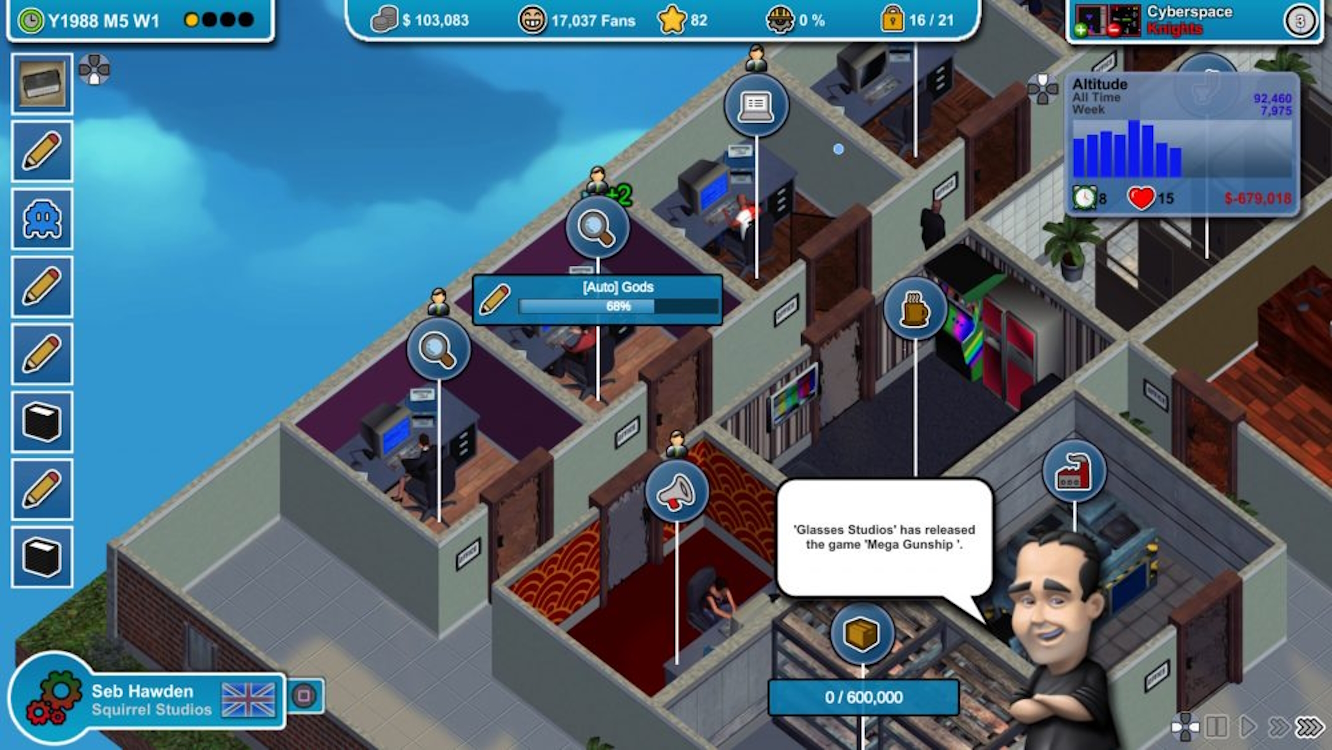Image resolution: width=1332 pixels, height=750 pixels.
Task: Open the [Auto] Gods development progress bar
Action: [598, 299]
